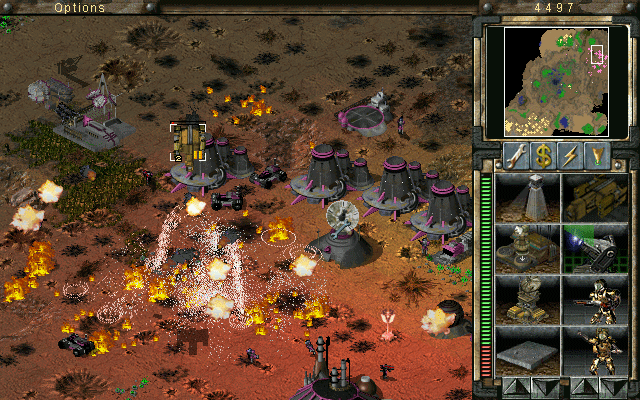Queue the gold tower structure icon
The height and width of the screenshot is (400, 640).
pyautogui.click(x=527, y=299)
